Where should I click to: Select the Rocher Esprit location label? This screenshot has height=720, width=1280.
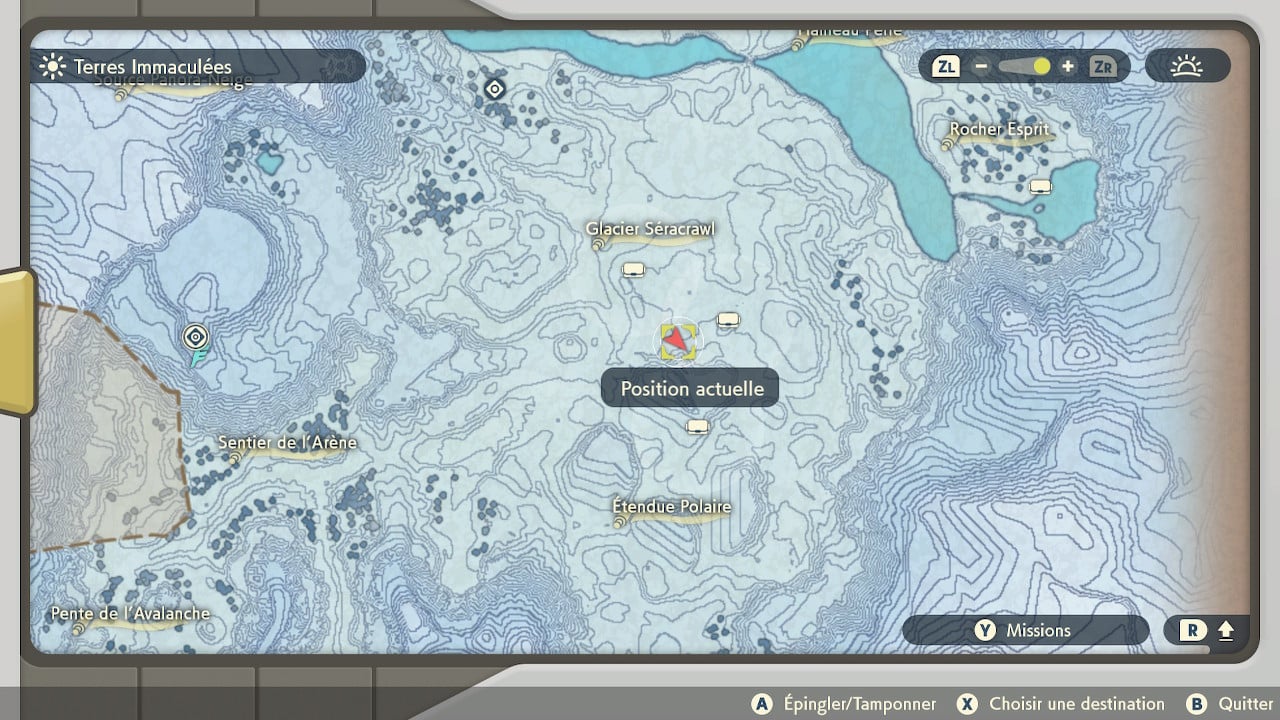[999, 130]
